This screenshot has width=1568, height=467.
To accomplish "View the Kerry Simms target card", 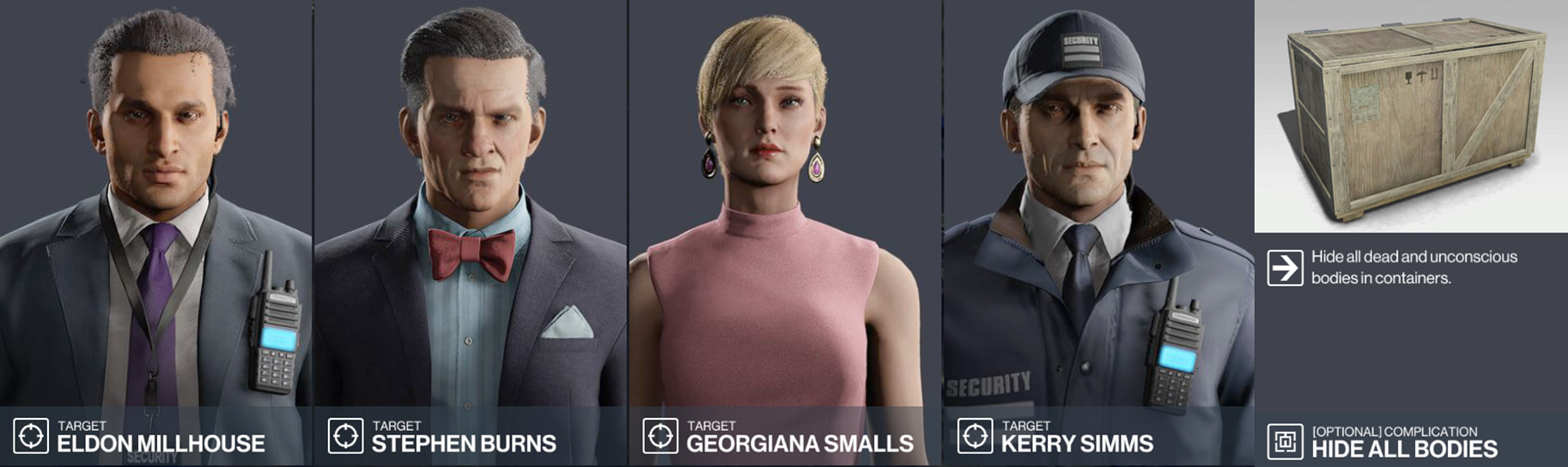I will (1097, 232).
